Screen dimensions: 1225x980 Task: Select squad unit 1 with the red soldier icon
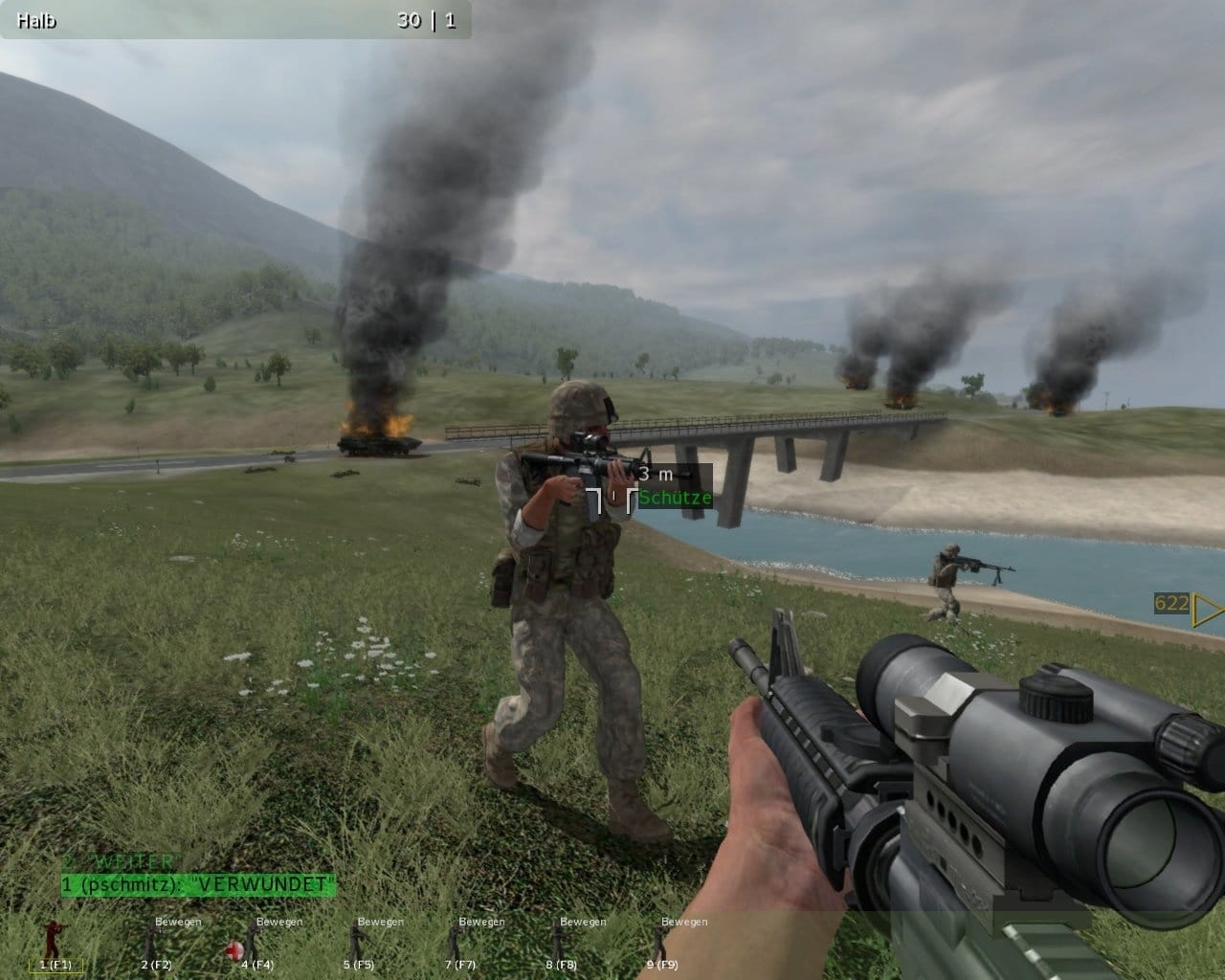tap(54, 946)
